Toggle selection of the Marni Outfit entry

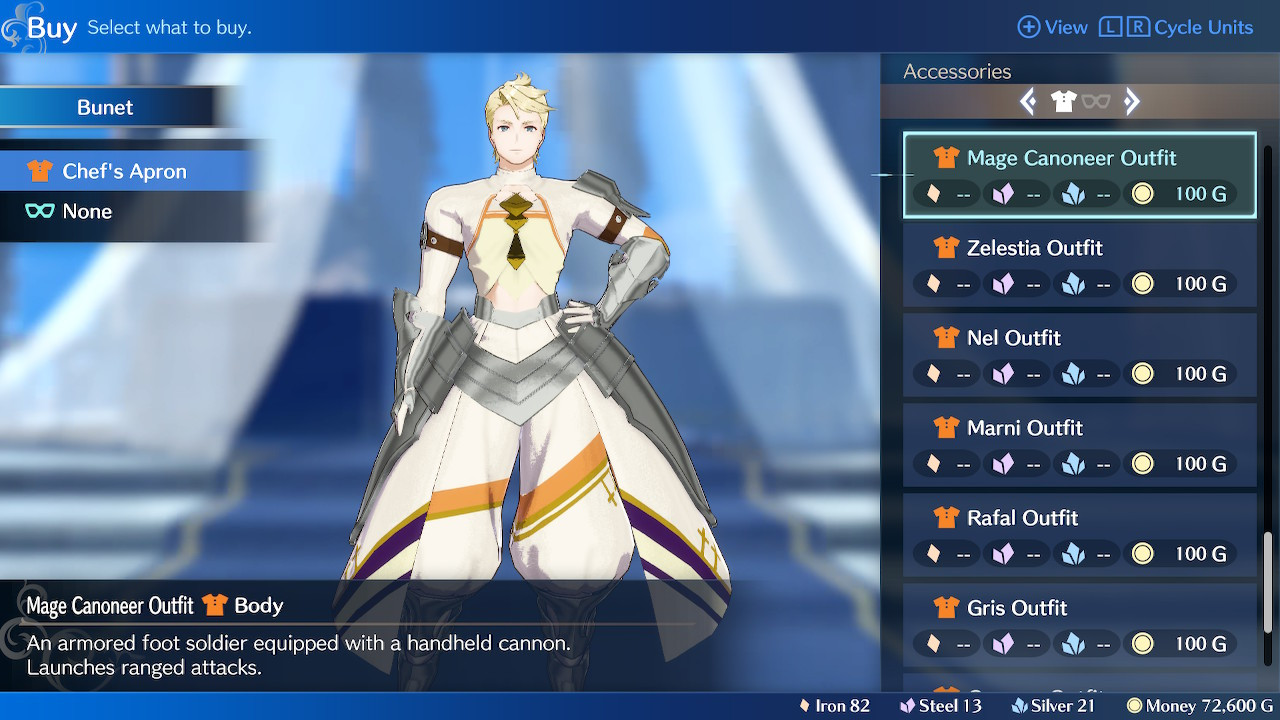coord(1080,445)
